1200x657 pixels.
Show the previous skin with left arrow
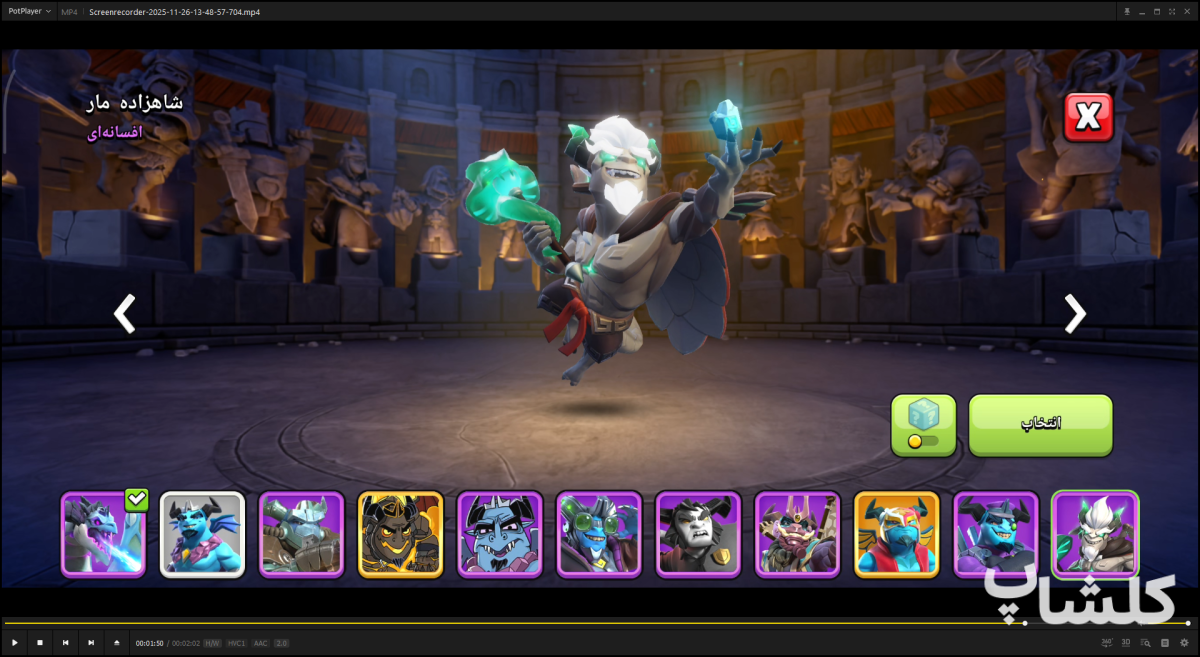(x=124, y=314)
